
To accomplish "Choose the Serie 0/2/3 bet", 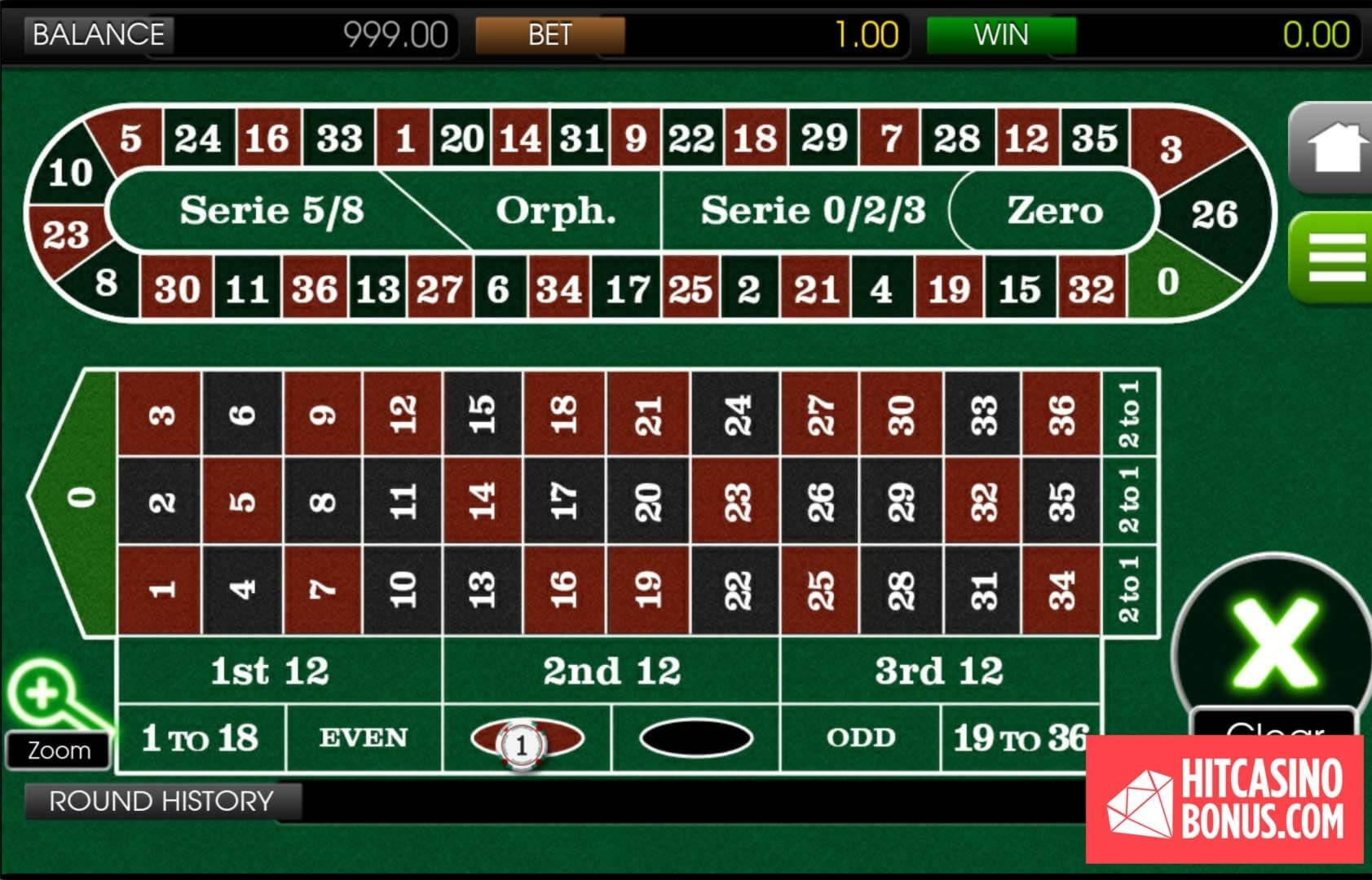I will (812, 210).
